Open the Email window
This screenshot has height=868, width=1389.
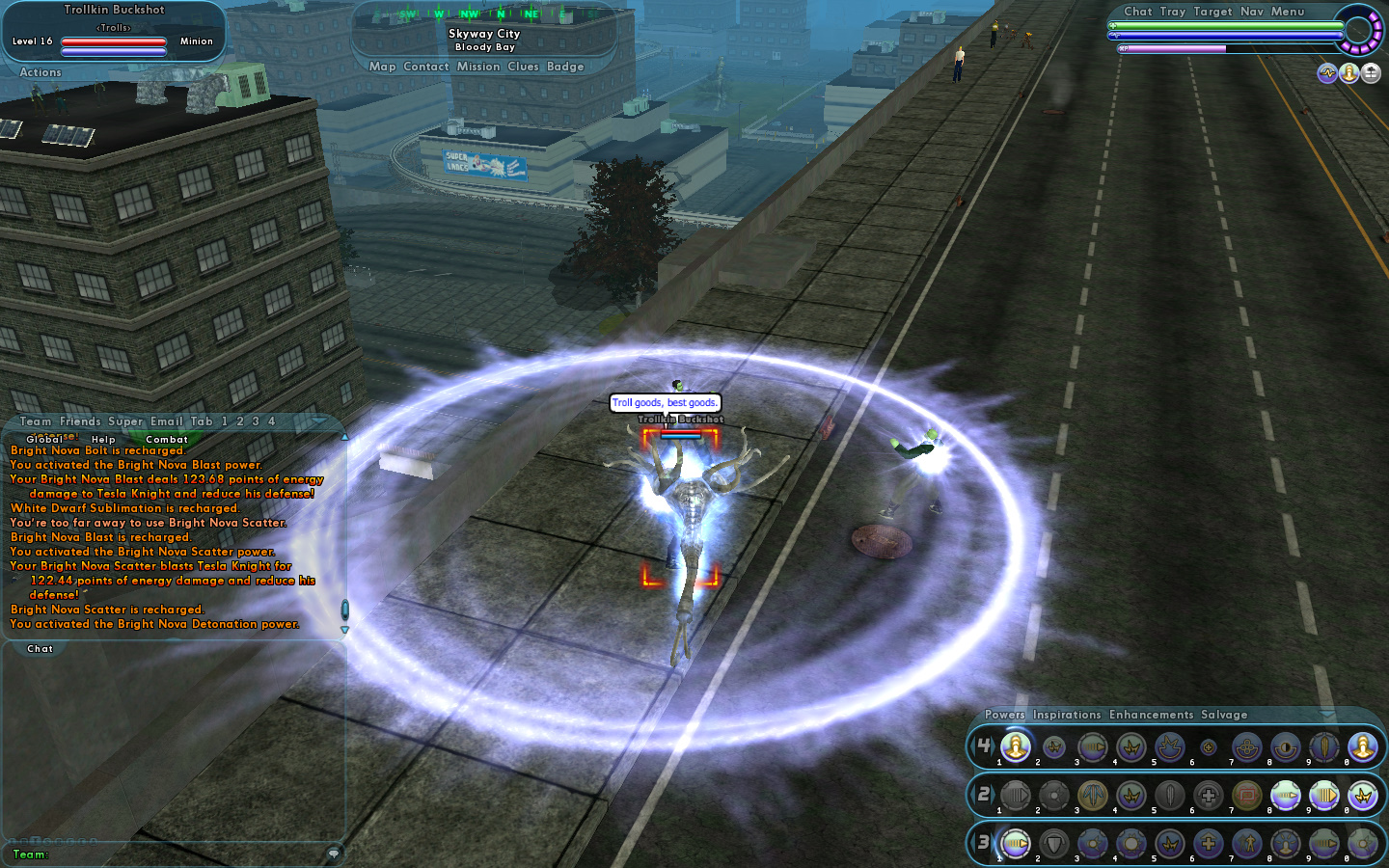166,421
